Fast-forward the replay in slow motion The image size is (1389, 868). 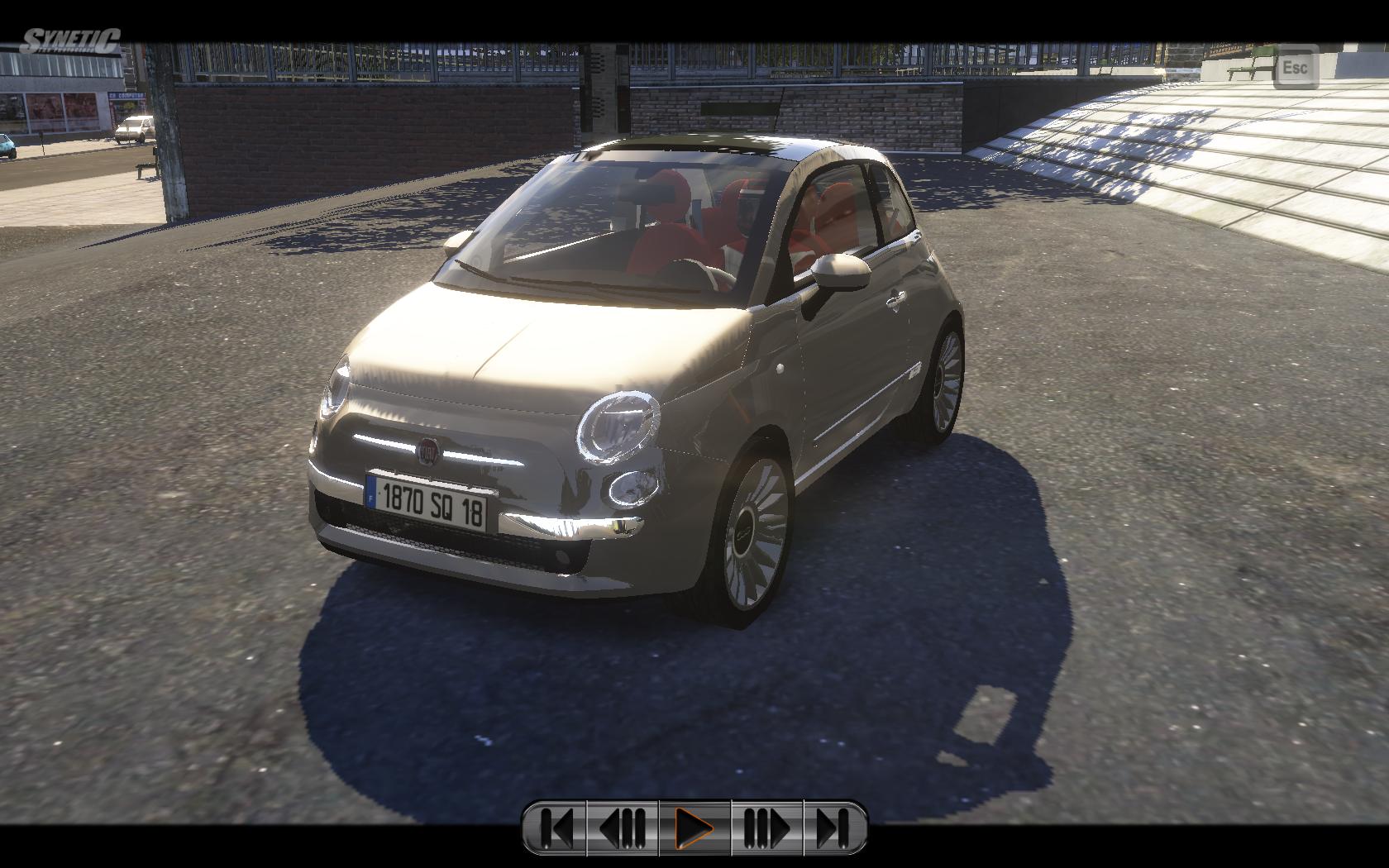click(x=766, y=827)
